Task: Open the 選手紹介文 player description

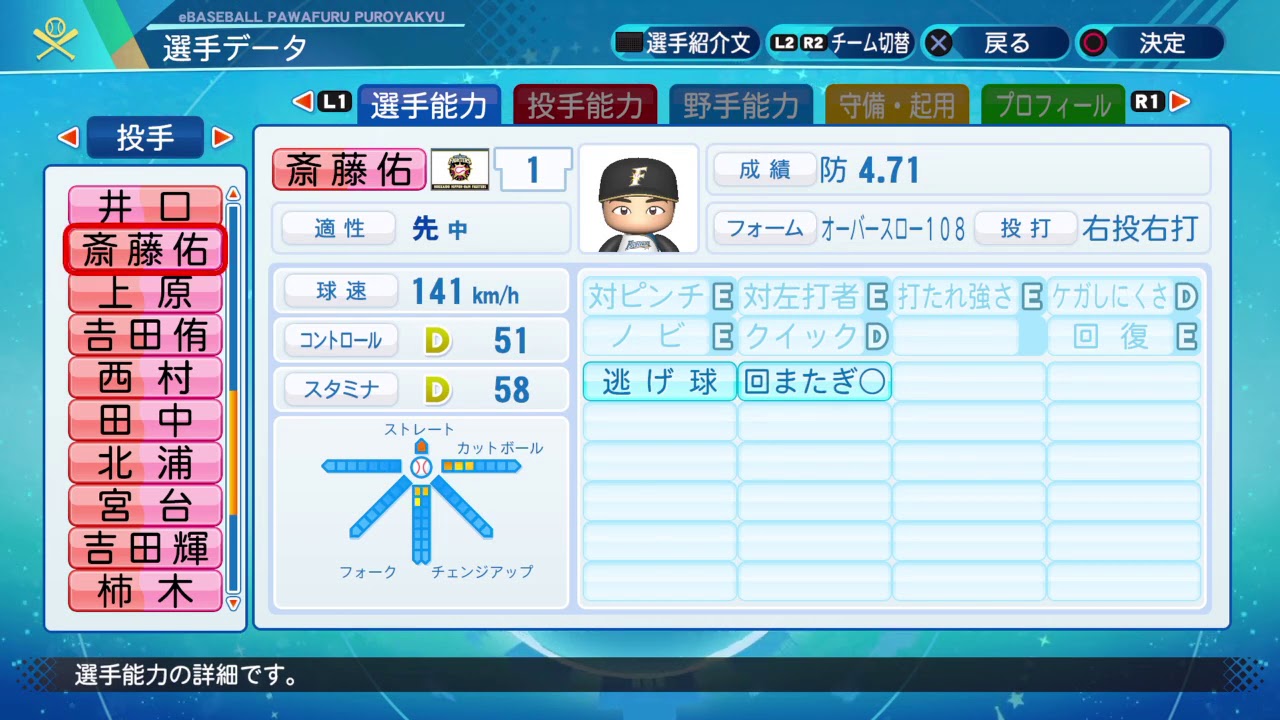Action: (686, 44)
